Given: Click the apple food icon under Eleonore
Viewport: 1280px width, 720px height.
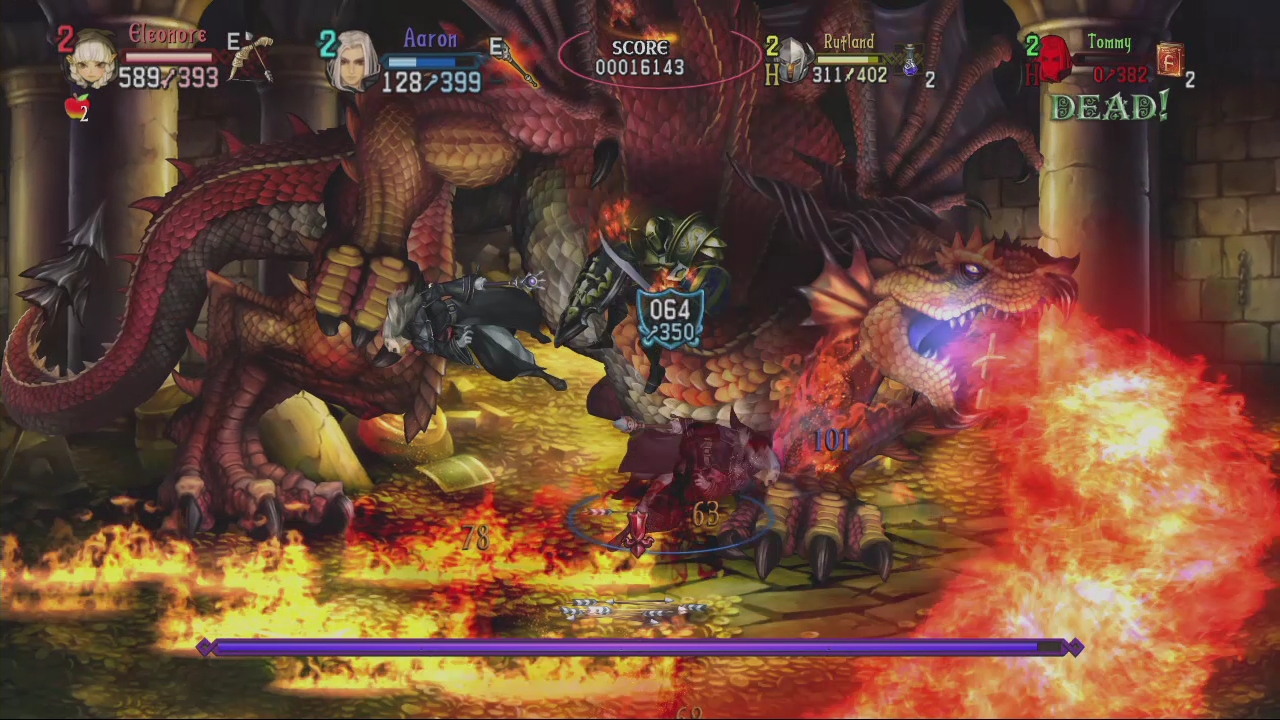Looking at the screenshot, I should pos(76,103).
